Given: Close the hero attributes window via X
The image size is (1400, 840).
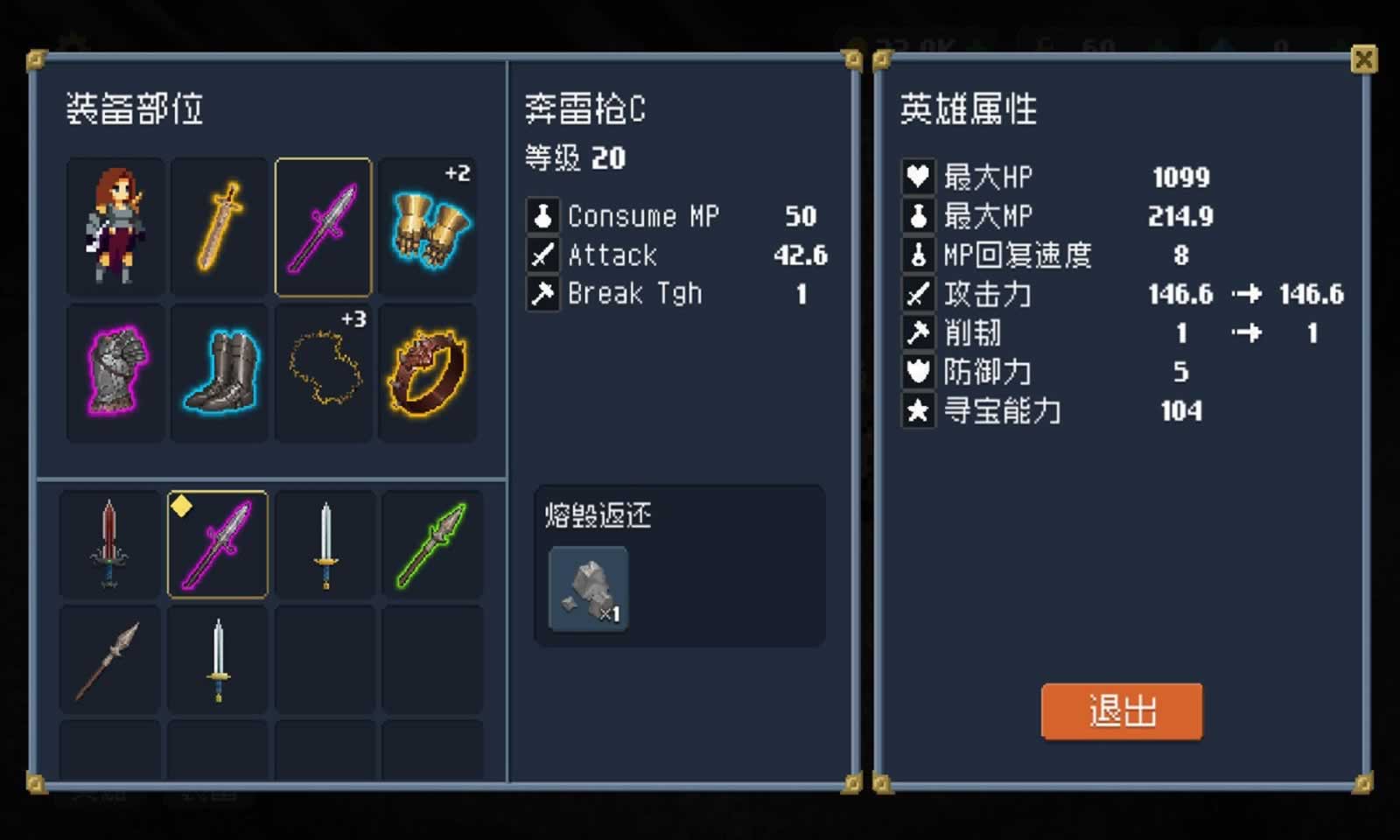Looking at the screenshot, I should 1364,59.
